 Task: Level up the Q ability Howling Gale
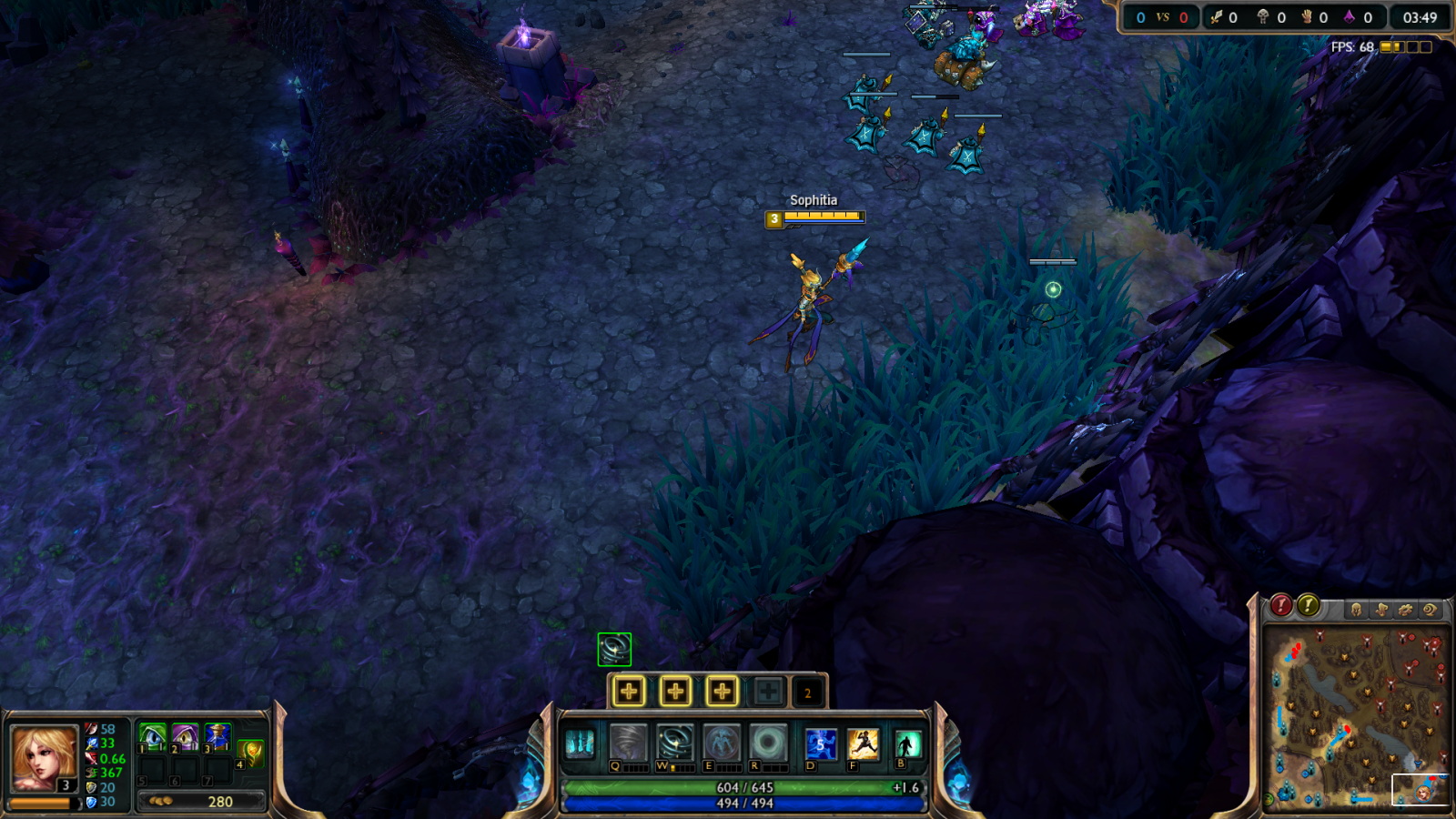point(629,692)
